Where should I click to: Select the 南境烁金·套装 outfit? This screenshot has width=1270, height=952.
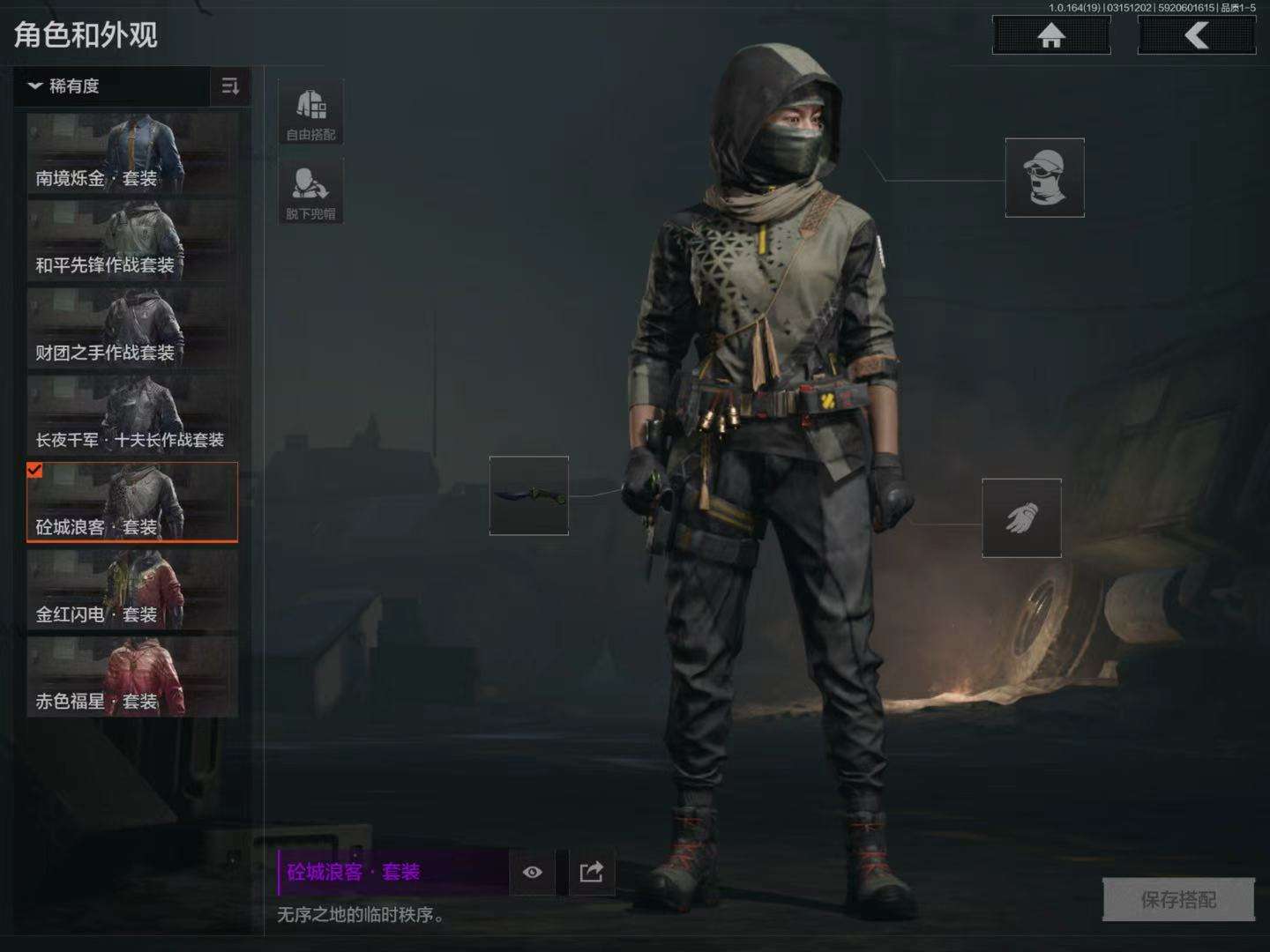132,153
